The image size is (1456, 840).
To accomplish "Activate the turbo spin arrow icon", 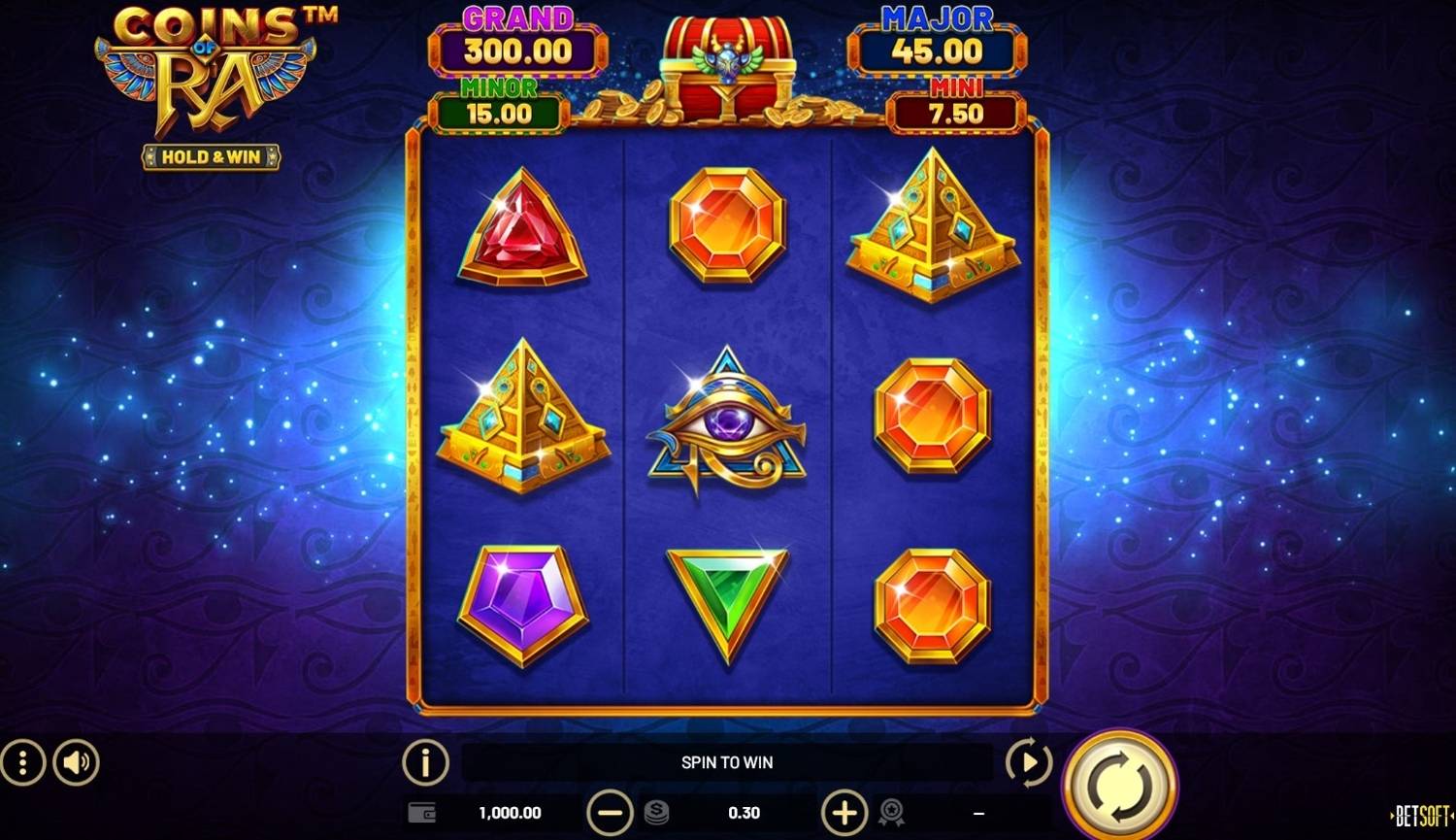I will (1028, 762).
